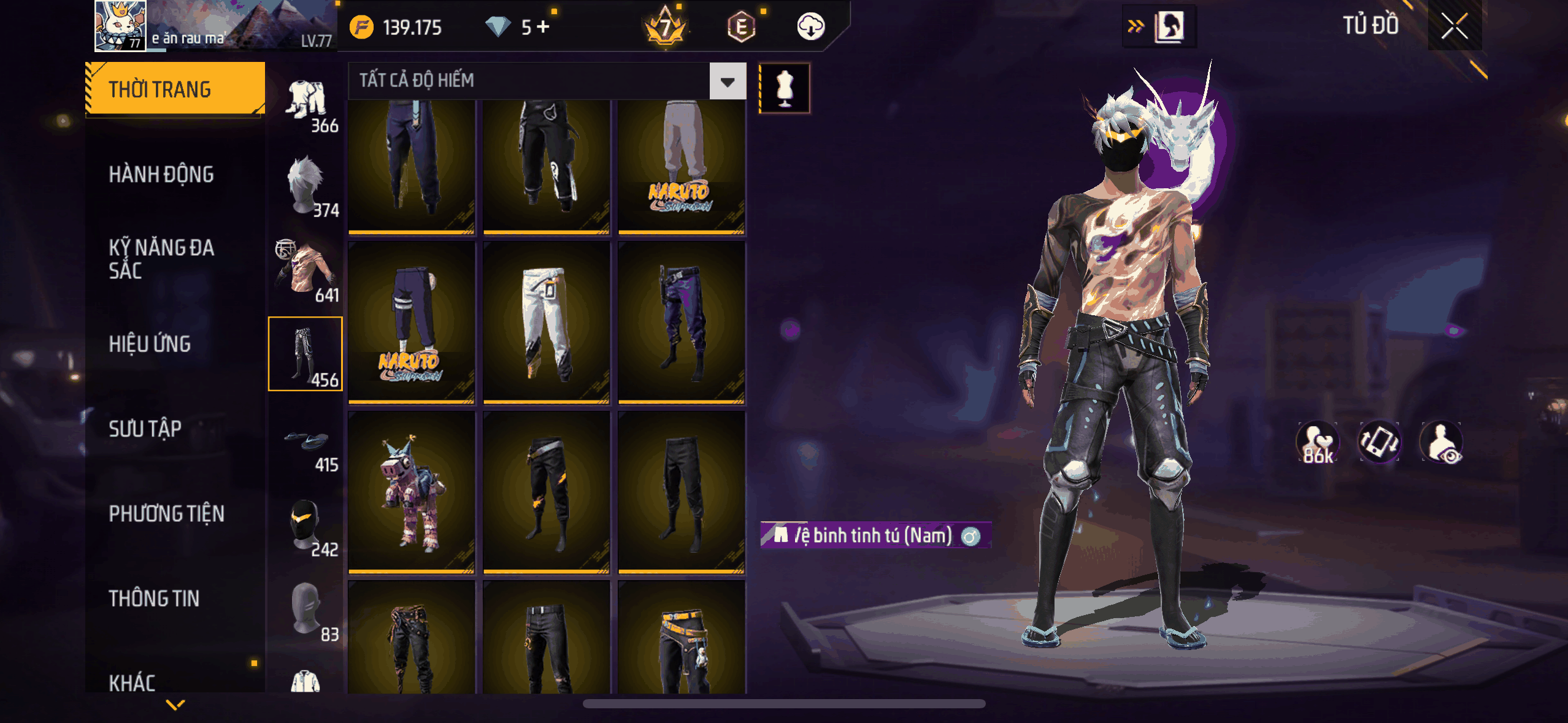Viewport: 1568px width, 723px height.
Task: Click the mannequin preview button
Action: [785, 88]
